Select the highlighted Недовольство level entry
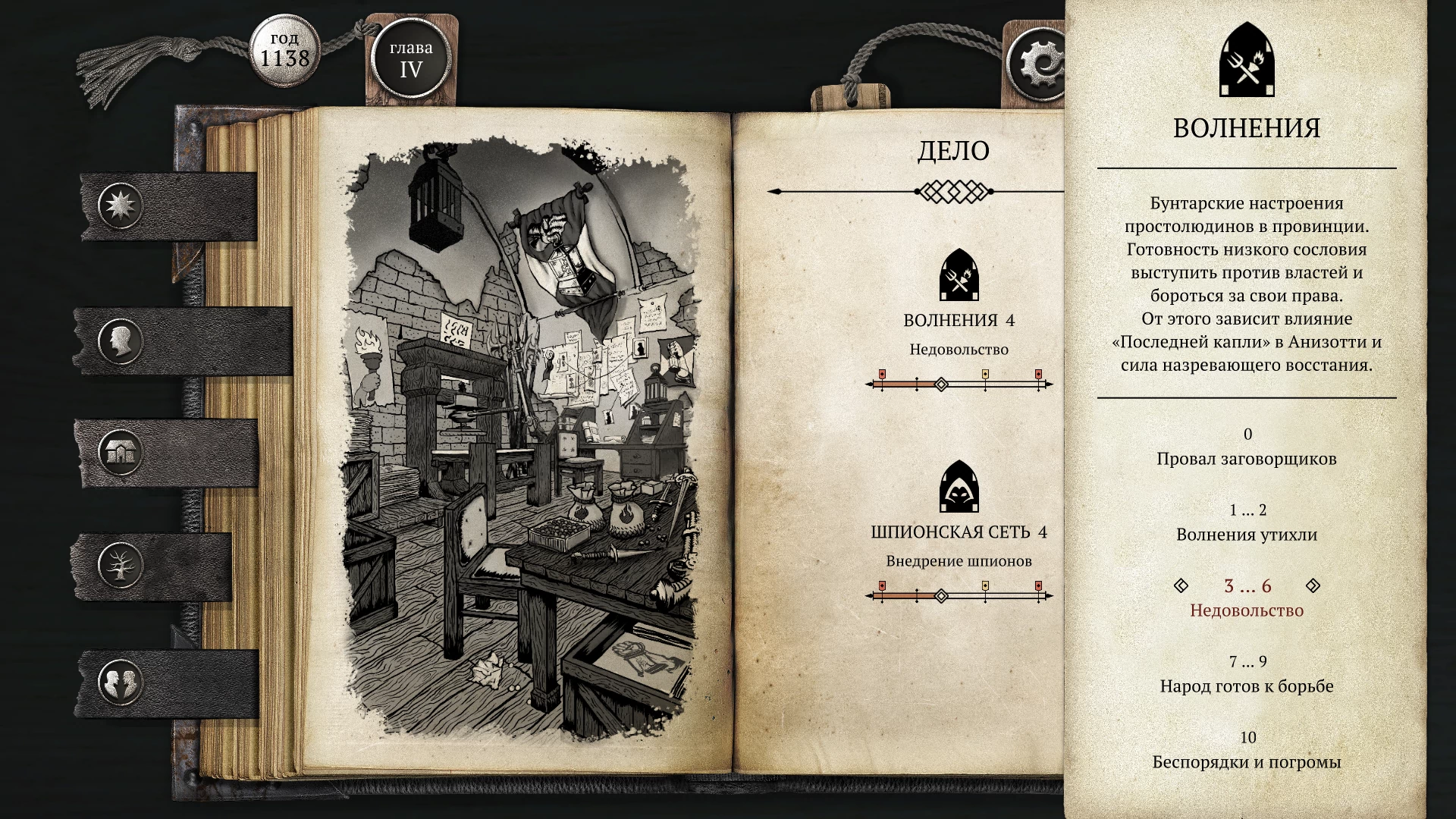 1246,598
